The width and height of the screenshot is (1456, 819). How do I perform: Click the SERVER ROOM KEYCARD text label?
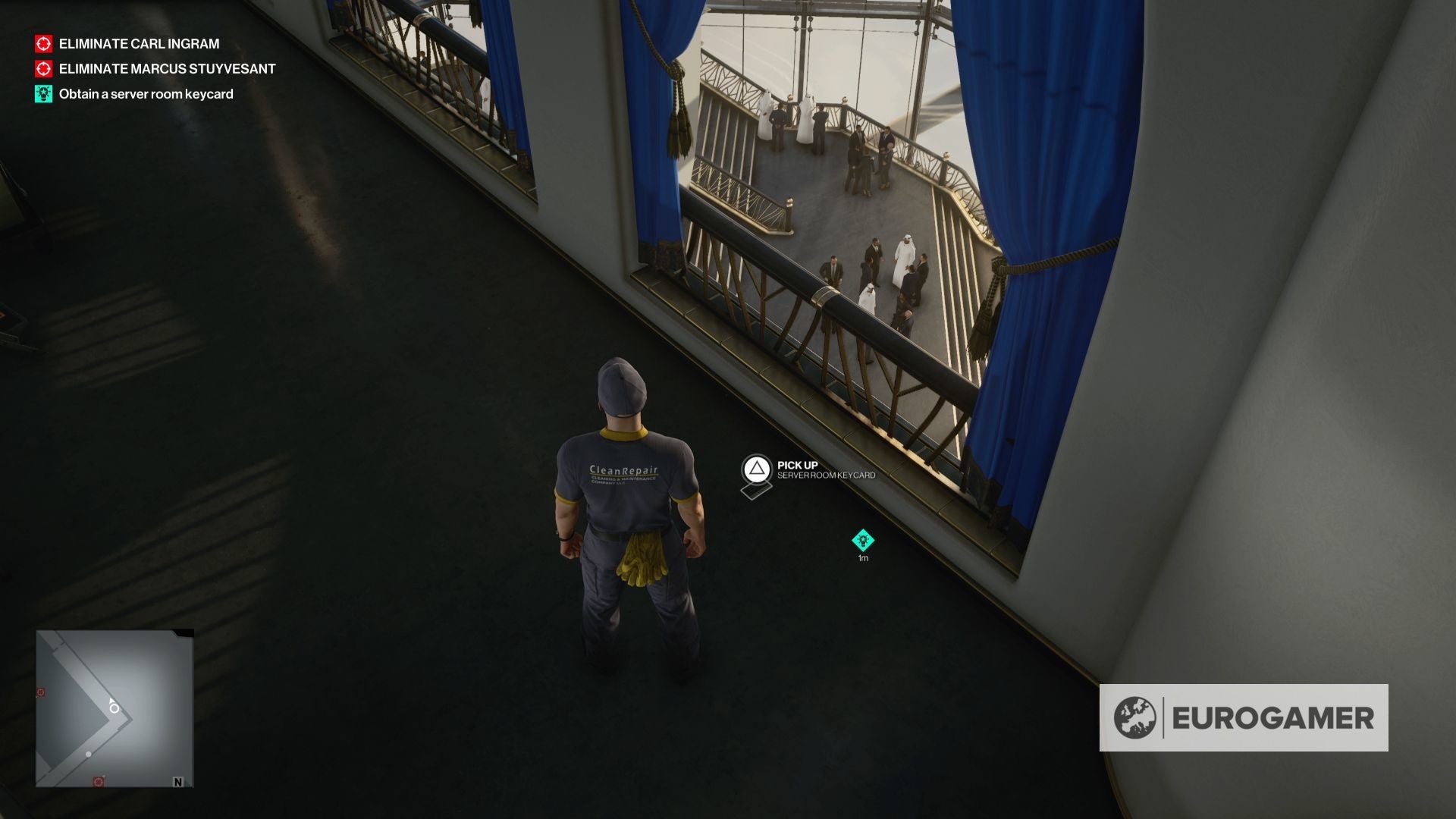tap(825, 478)
